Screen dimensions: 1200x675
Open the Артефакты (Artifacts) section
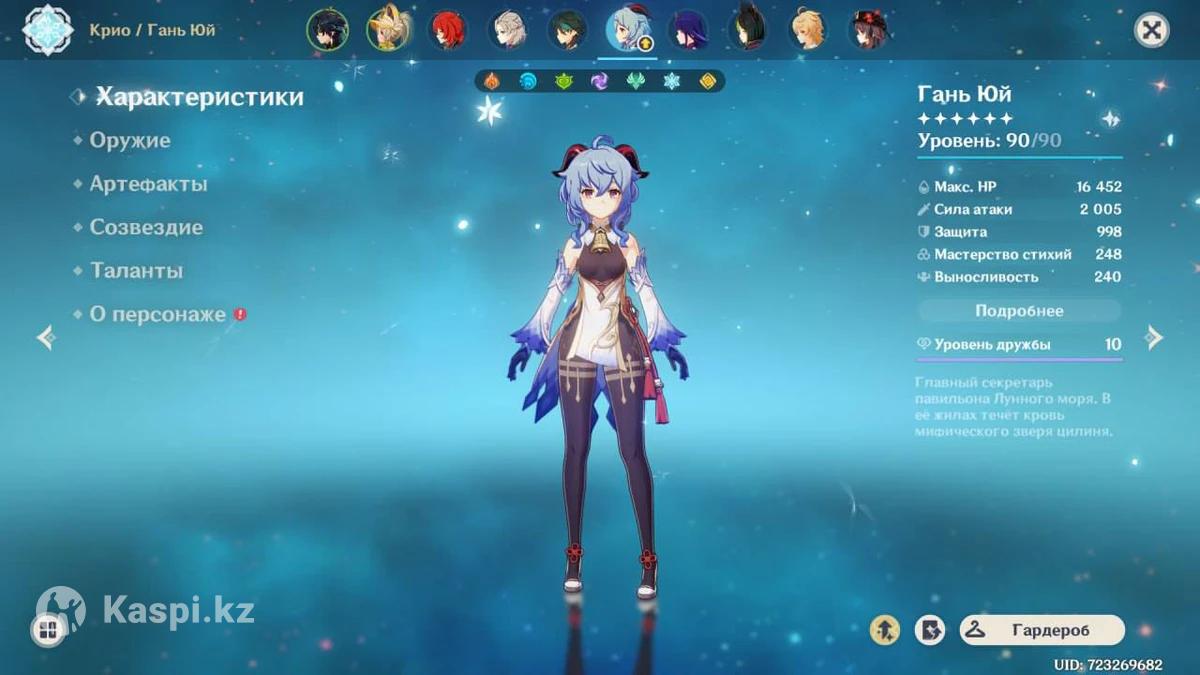pyautogui.click(x=148, y=184)
